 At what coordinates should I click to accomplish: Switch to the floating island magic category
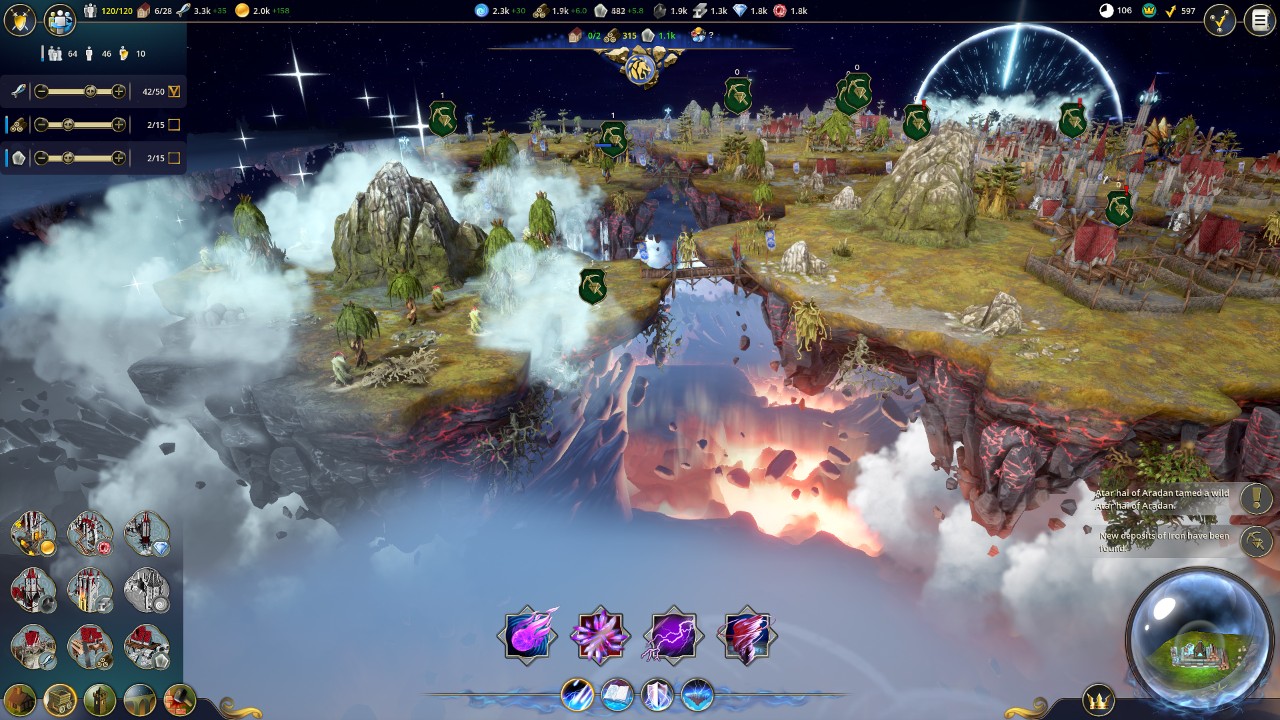coord(697,694)
